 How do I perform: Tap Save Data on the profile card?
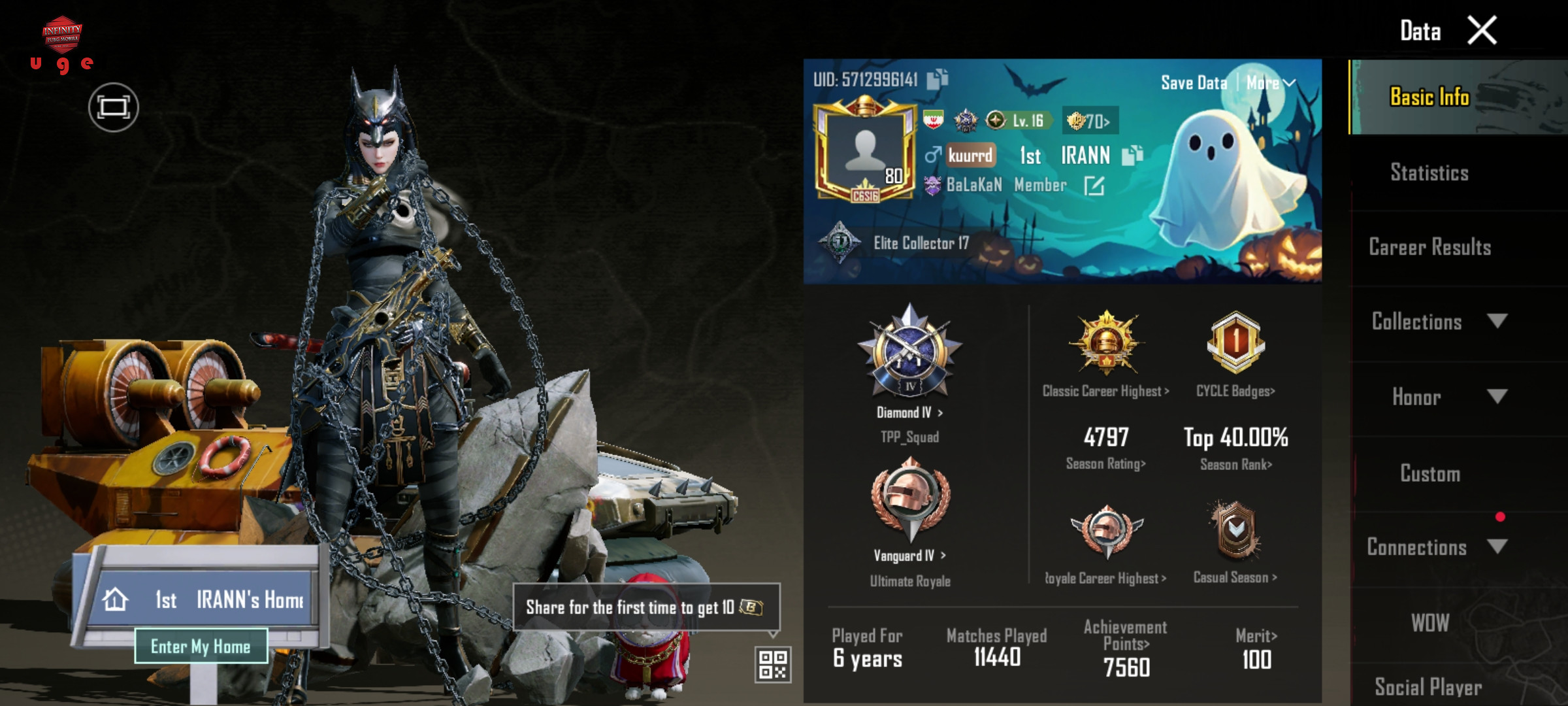coord(1194,83)
